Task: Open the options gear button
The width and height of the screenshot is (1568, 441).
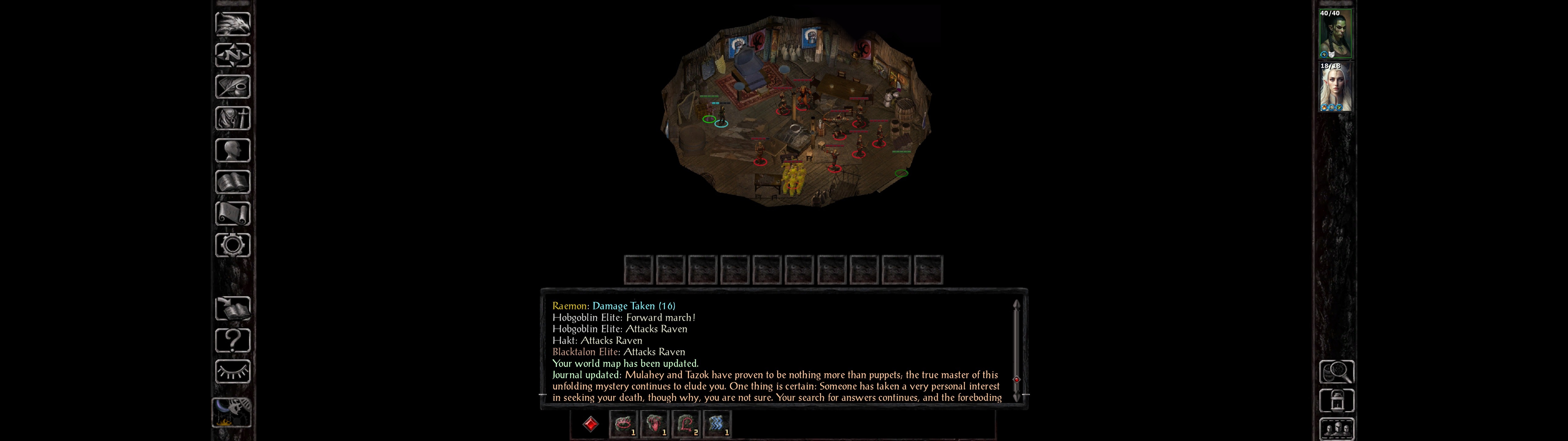Action: [x=232, y=245]
